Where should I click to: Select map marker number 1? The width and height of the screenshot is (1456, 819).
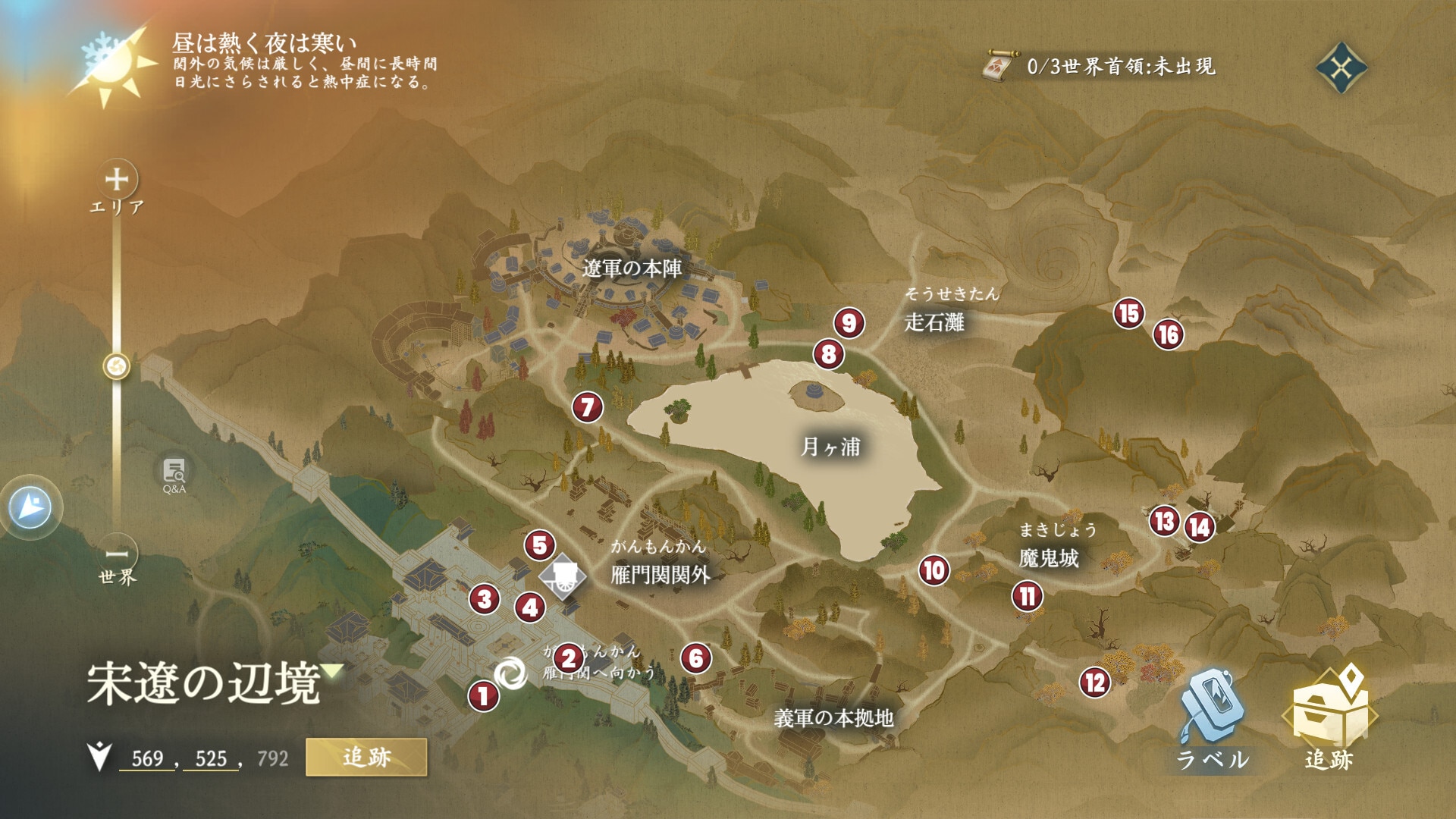(x=483, y=695)
